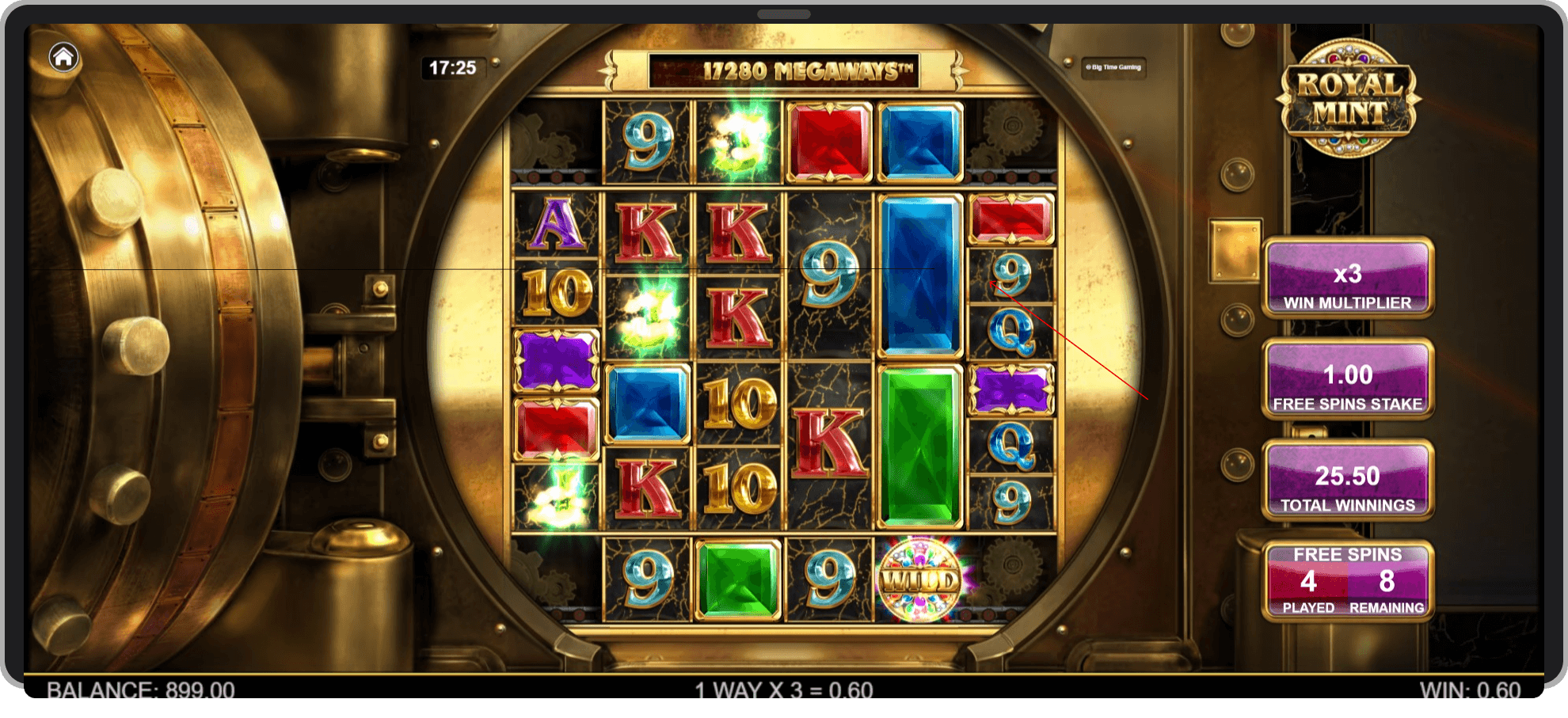Click the Royal Mint game logo
The height and width of the screenshot is (718, 1568).
pos(1348,95)
